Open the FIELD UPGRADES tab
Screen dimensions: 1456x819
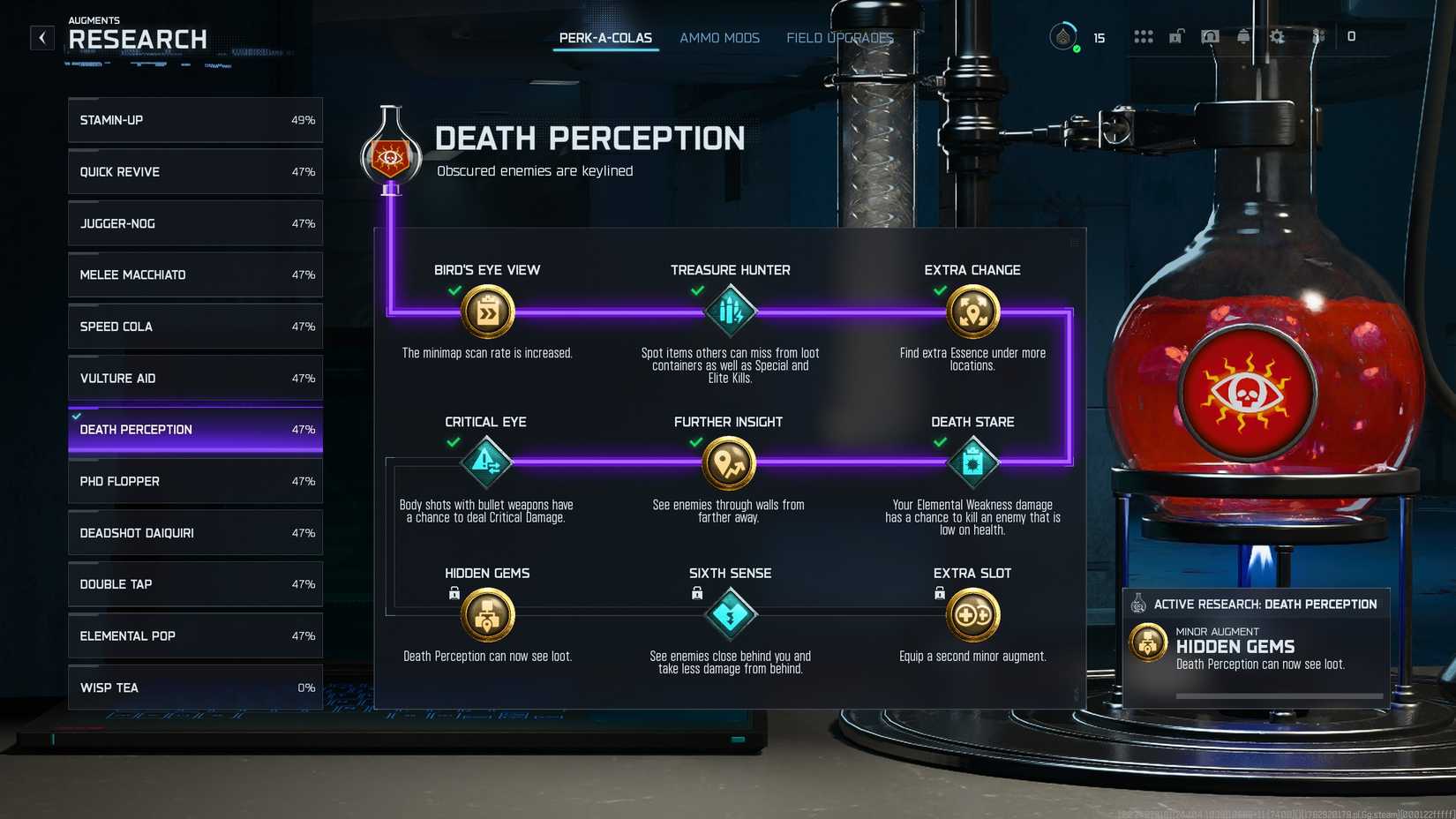pyautogui.click(x=840, y=37)
